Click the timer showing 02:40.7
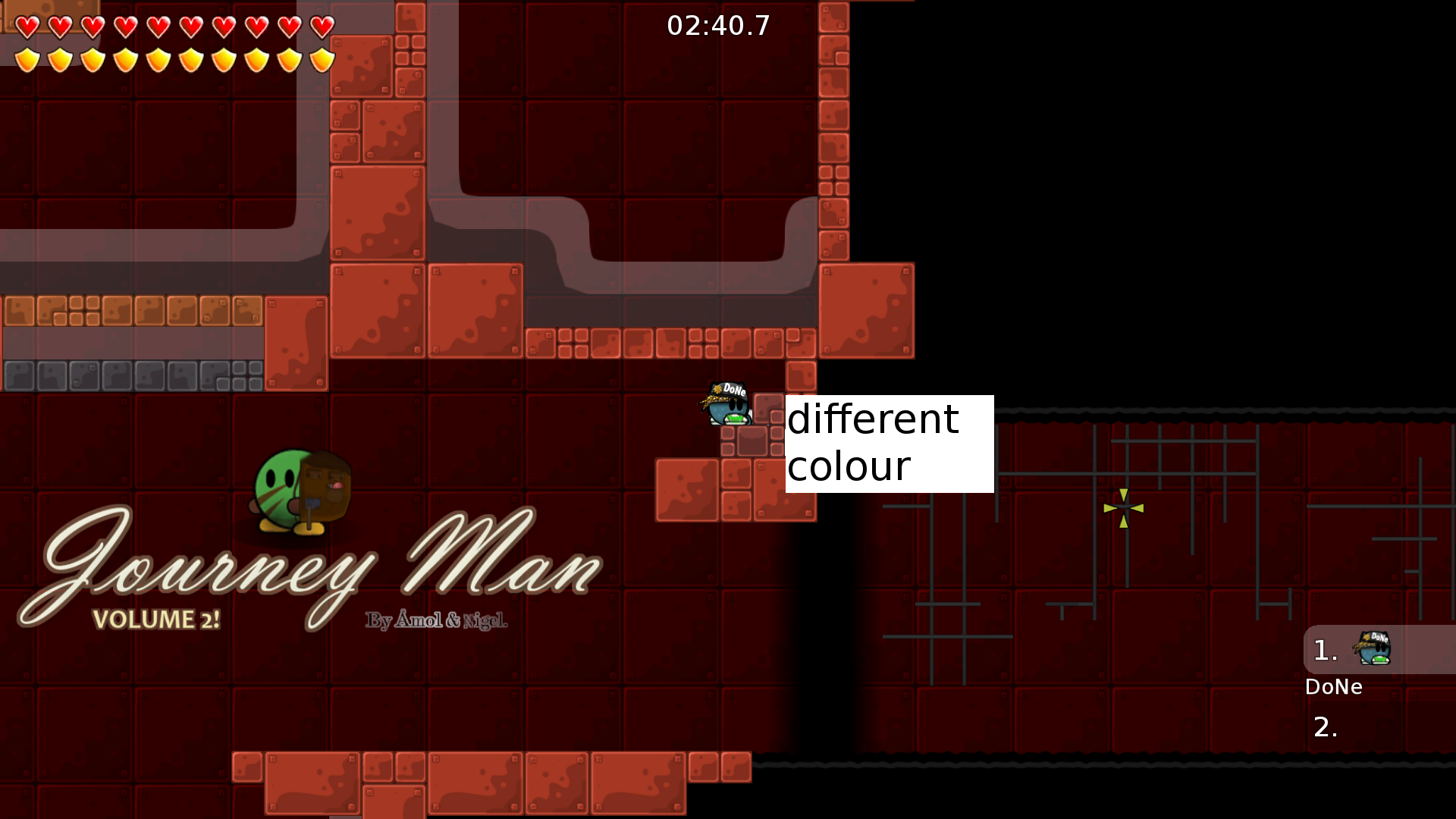Image resolution: width=1456 pixels, height=819 pixels. click(x=717, y=26)
